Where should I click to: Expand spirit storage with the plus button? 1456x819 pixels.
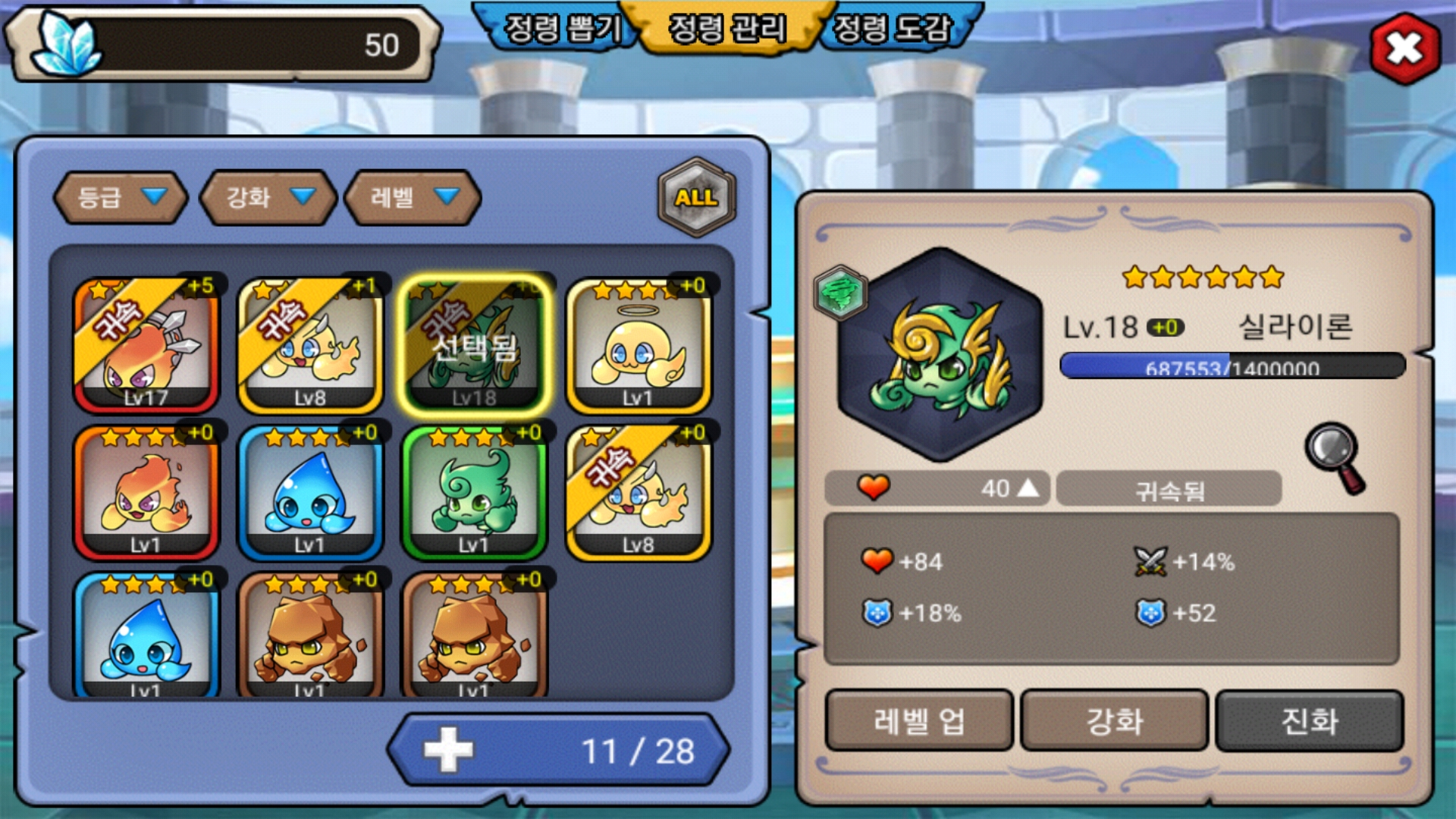coord(447,750)
